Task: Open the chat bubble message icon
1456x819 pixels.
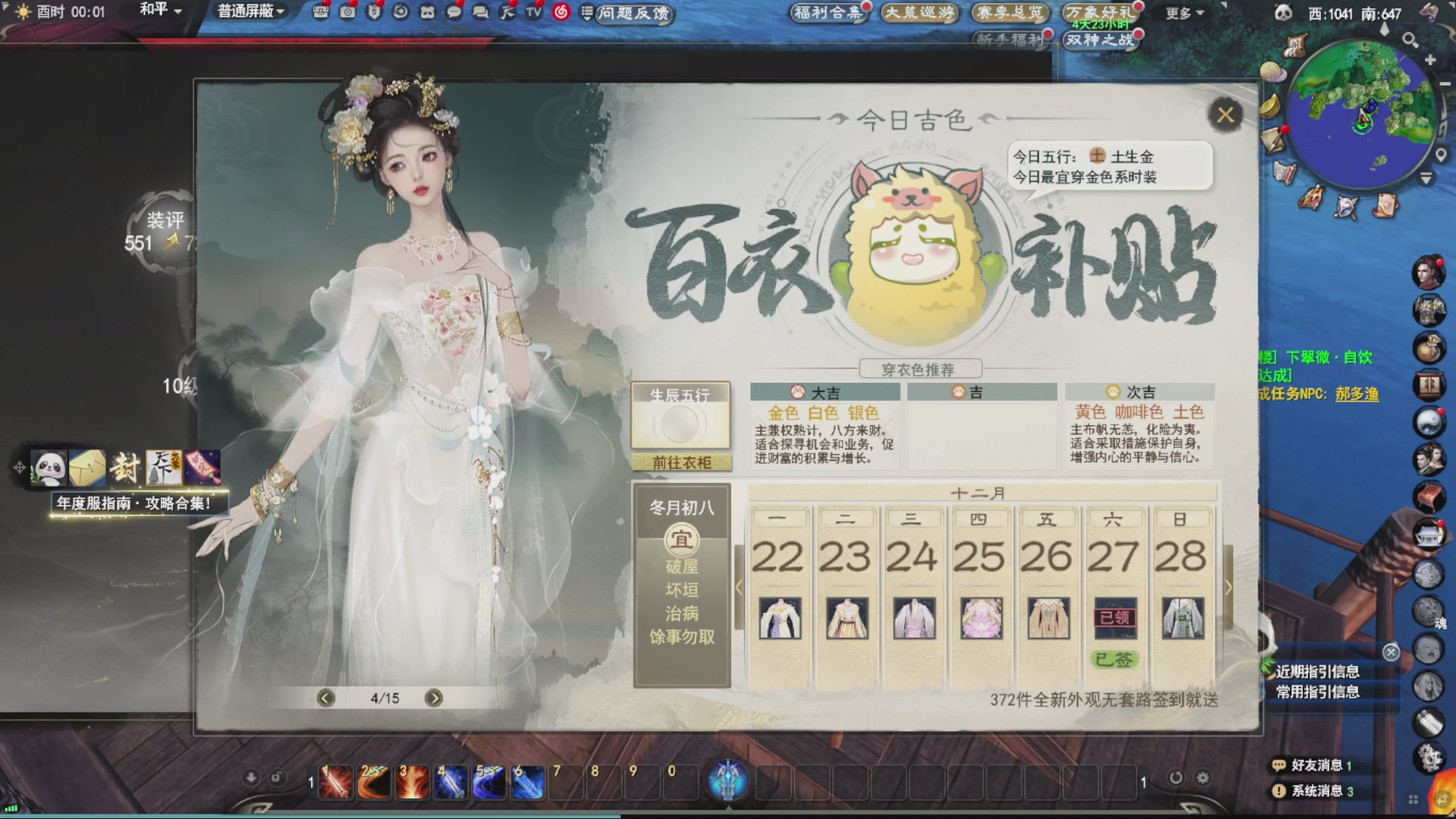Action: click(x=455, y=12)
